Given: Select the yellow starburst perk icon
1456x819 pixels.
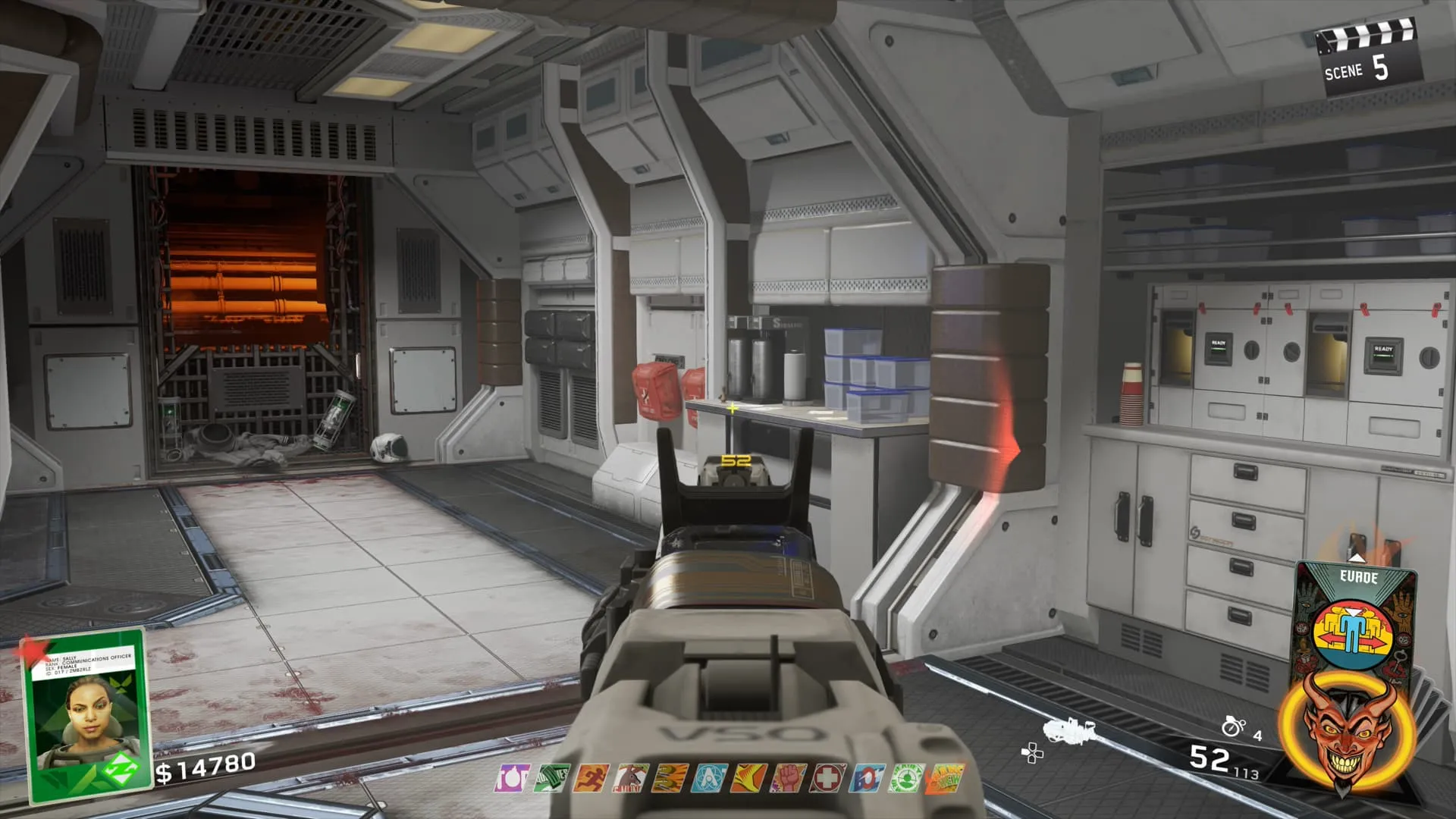Looking at the screenshot, I should [748, 779].
